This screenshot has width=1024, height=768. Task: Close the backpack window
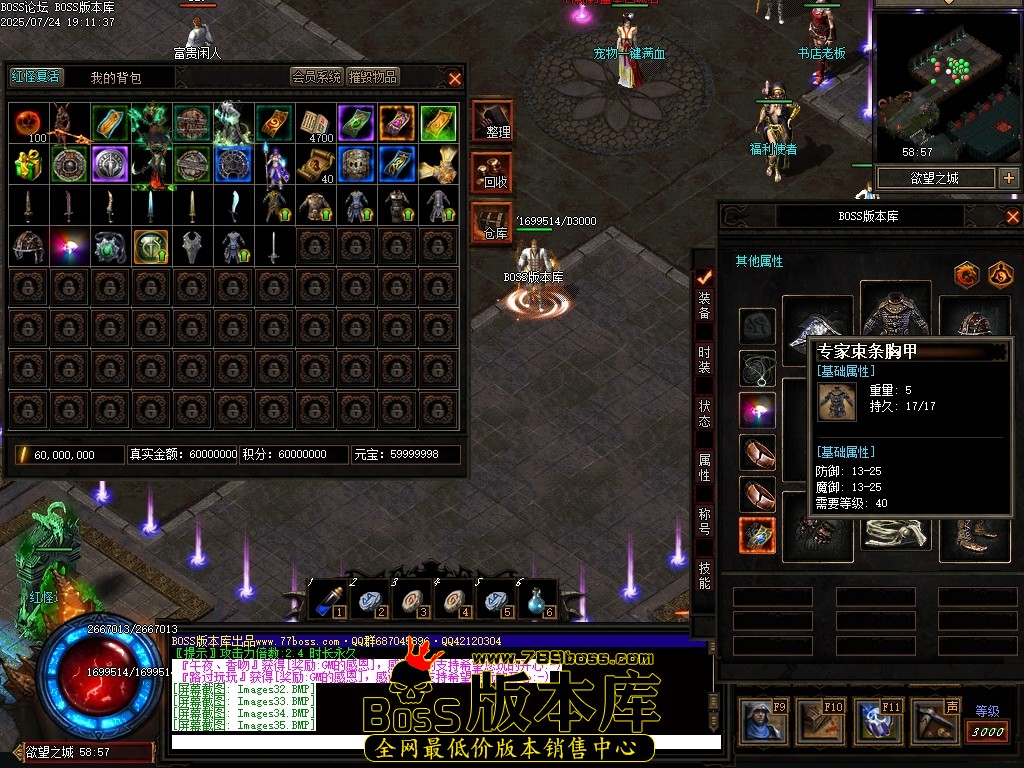pyautogui.click(x=455, y=78)
